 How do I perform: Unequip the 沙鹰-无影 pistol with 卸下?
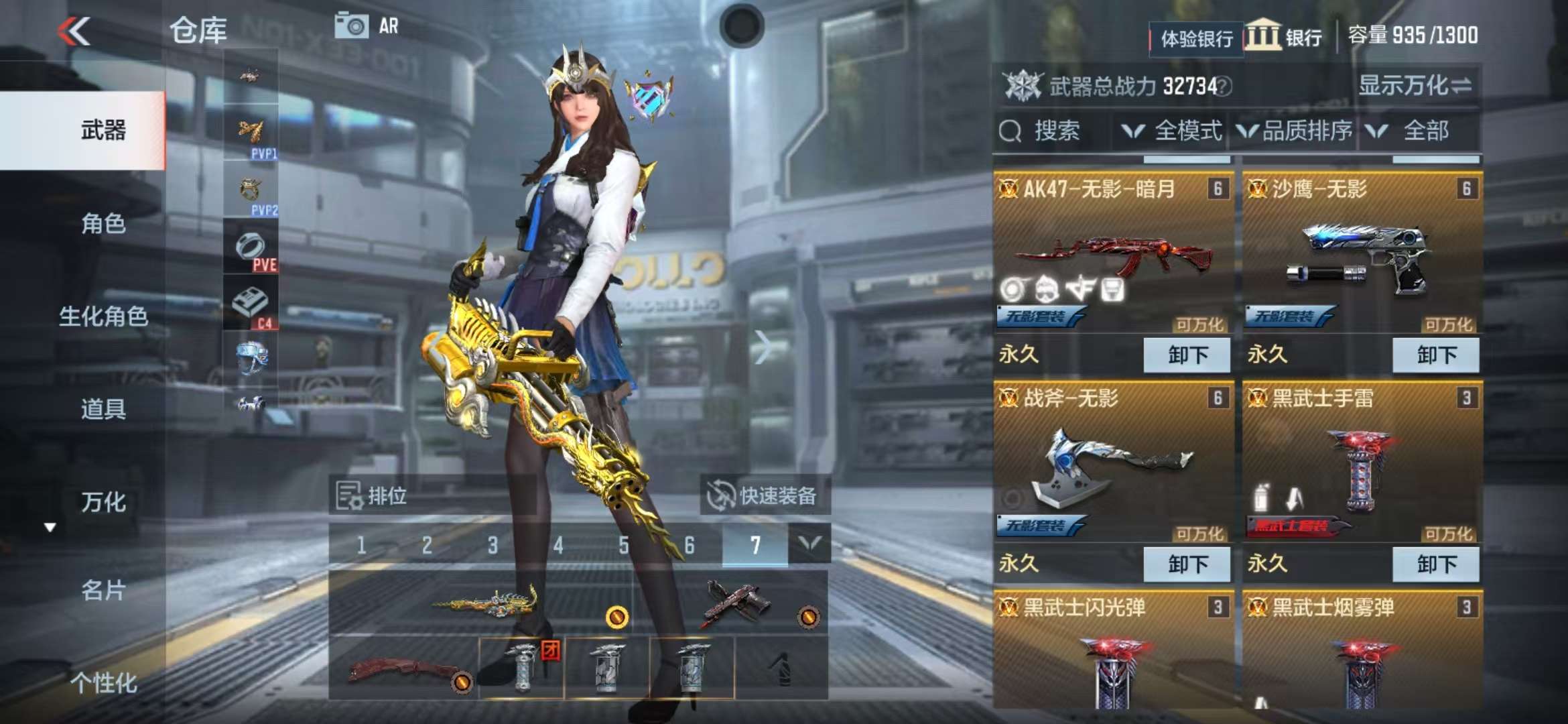[x=1435, y=355]
